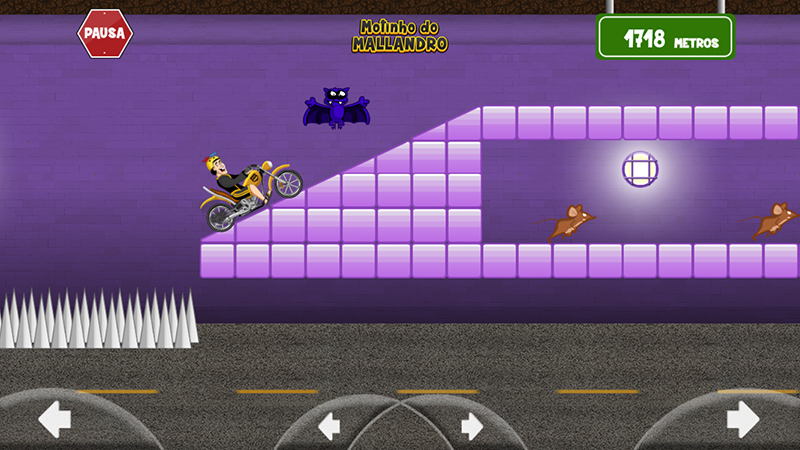Pause the game with the PAUSA stop sign

(105, 34)
